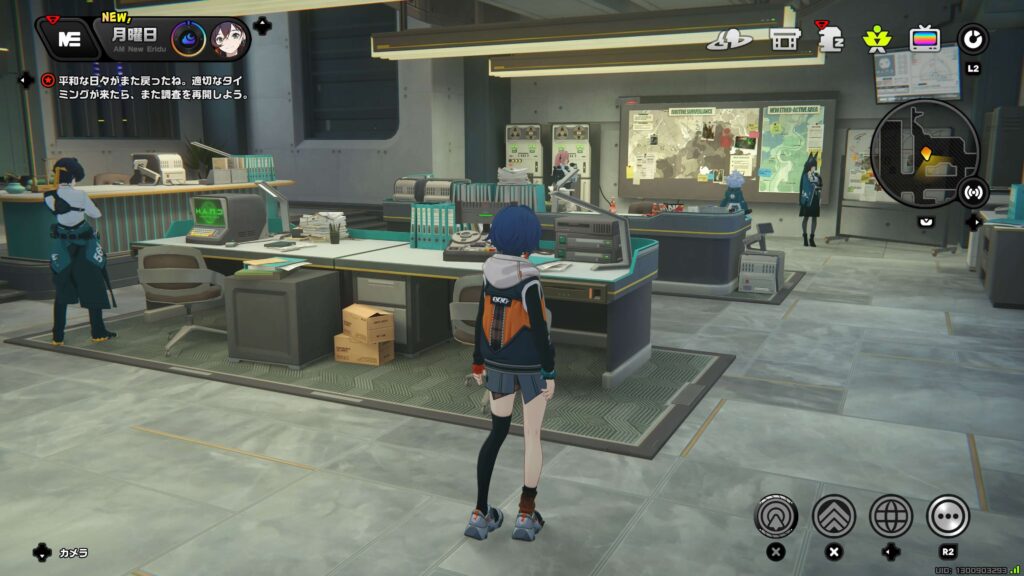Open the rainbow TV icon
This screenshot has width=1024, height=576.
tap(924, 39)
